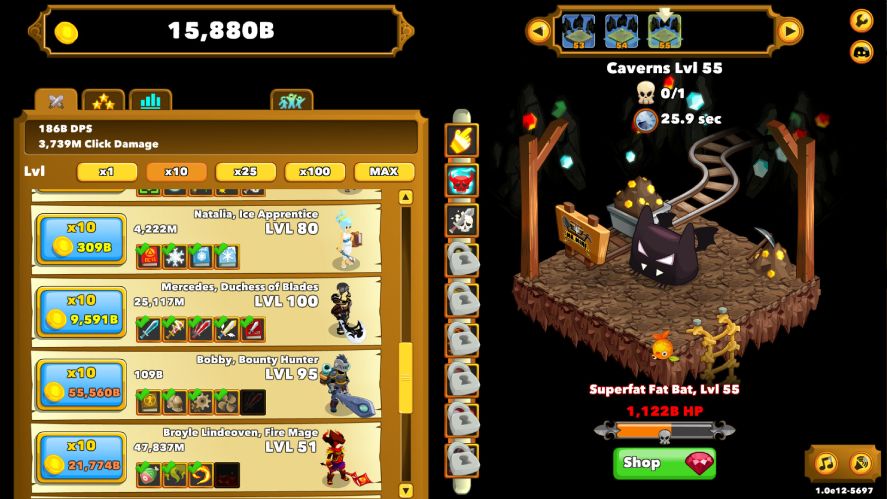This screenshot has height=499, width=887.
Task: Select the zone 53 thumbnail
Action: coord(578,31)
